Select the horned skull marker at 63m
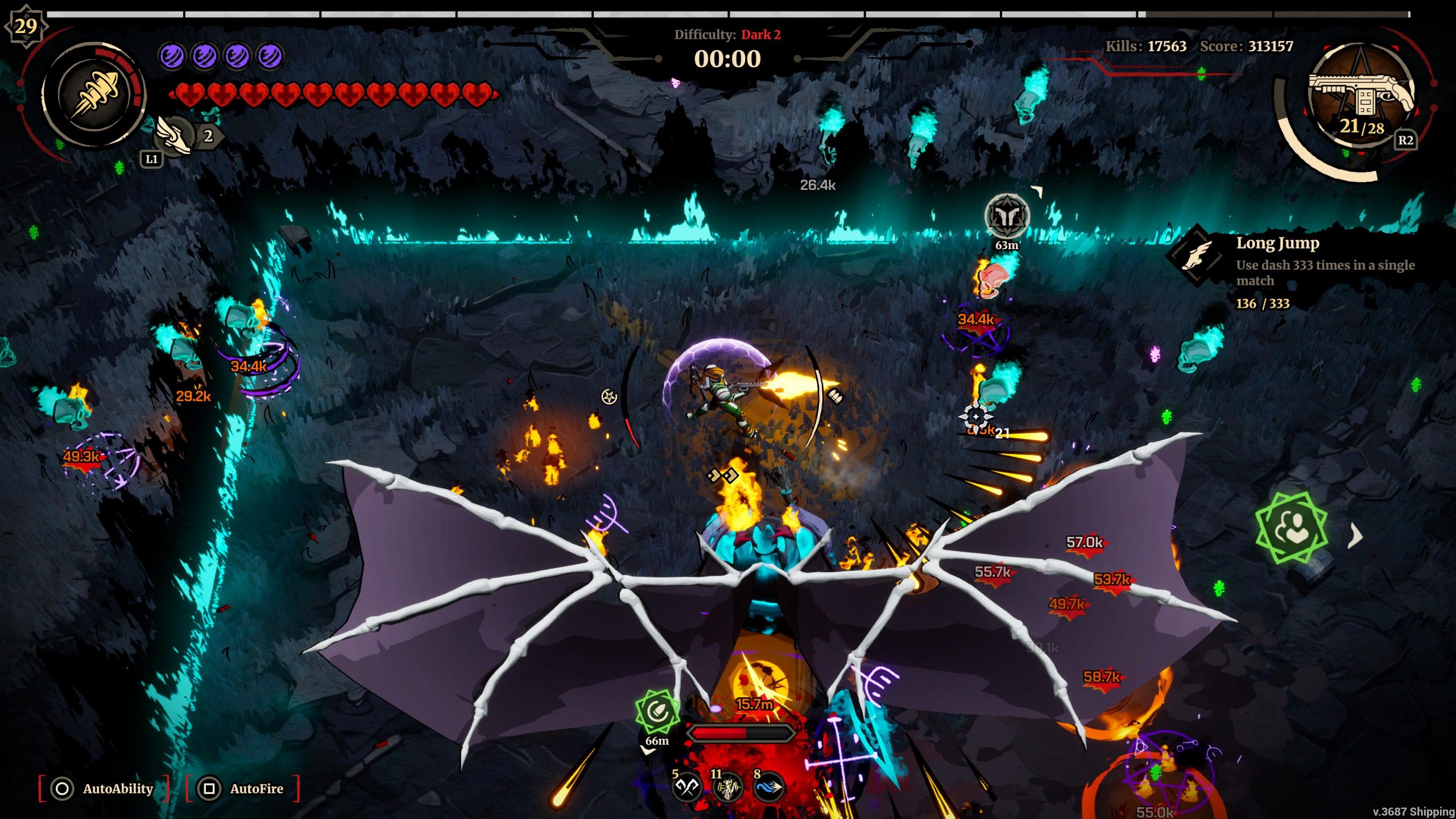 click(x=1007, y=216)
